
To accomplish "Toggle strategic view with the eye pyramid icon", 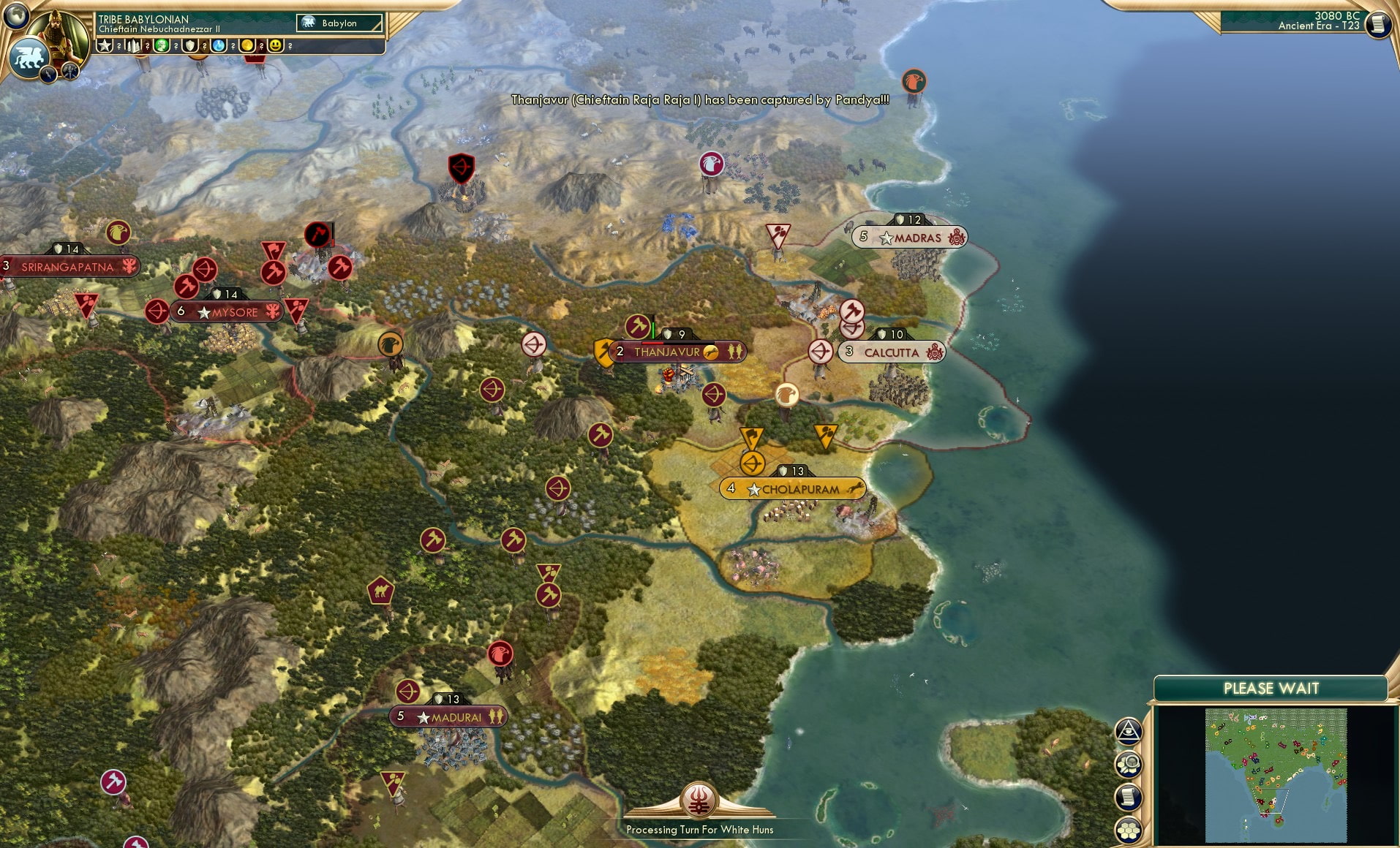I will (x=1129, y=731).
